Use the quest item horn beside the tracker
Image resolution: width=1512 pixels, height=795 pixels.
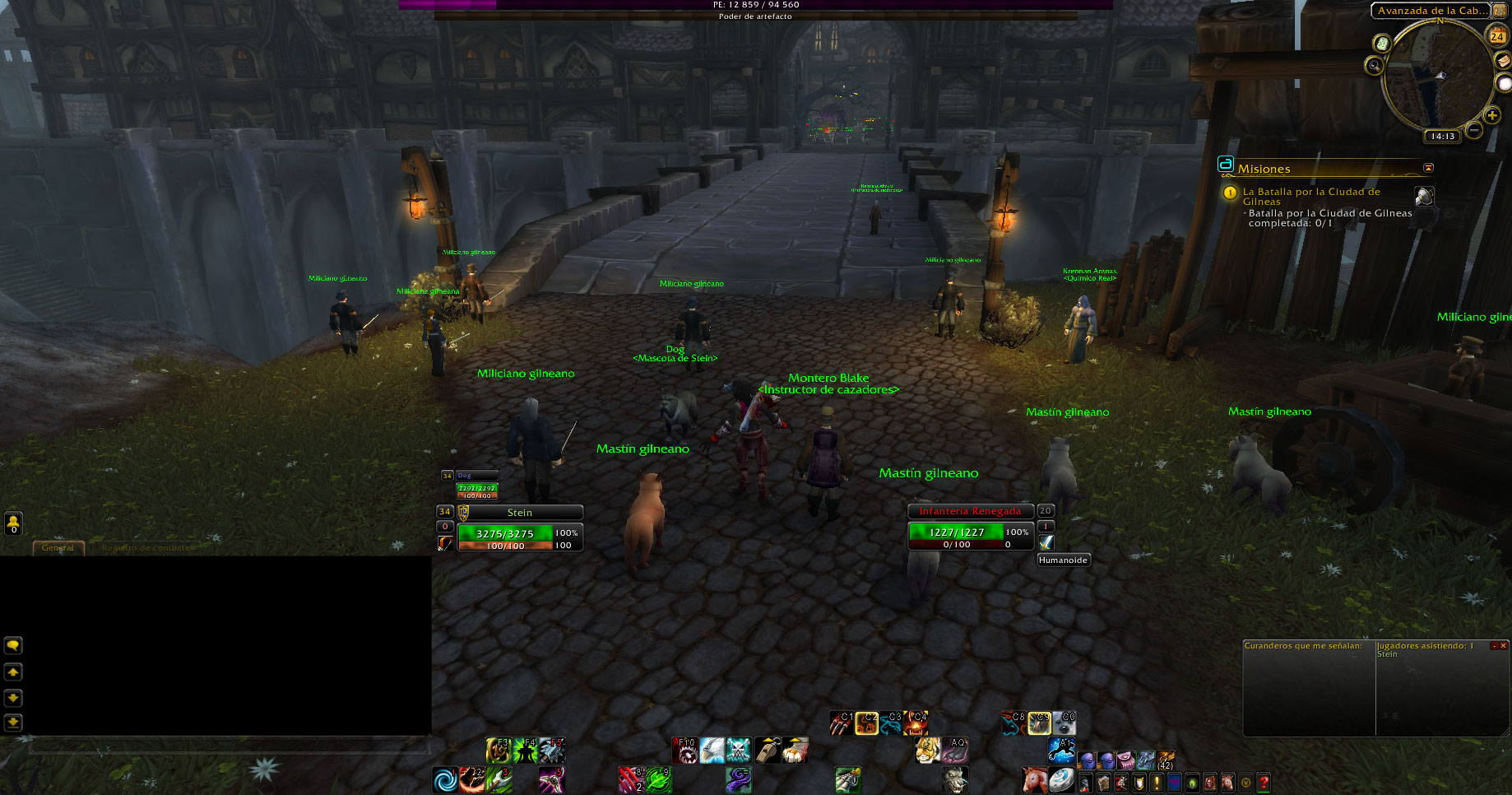click(1424, 196)
